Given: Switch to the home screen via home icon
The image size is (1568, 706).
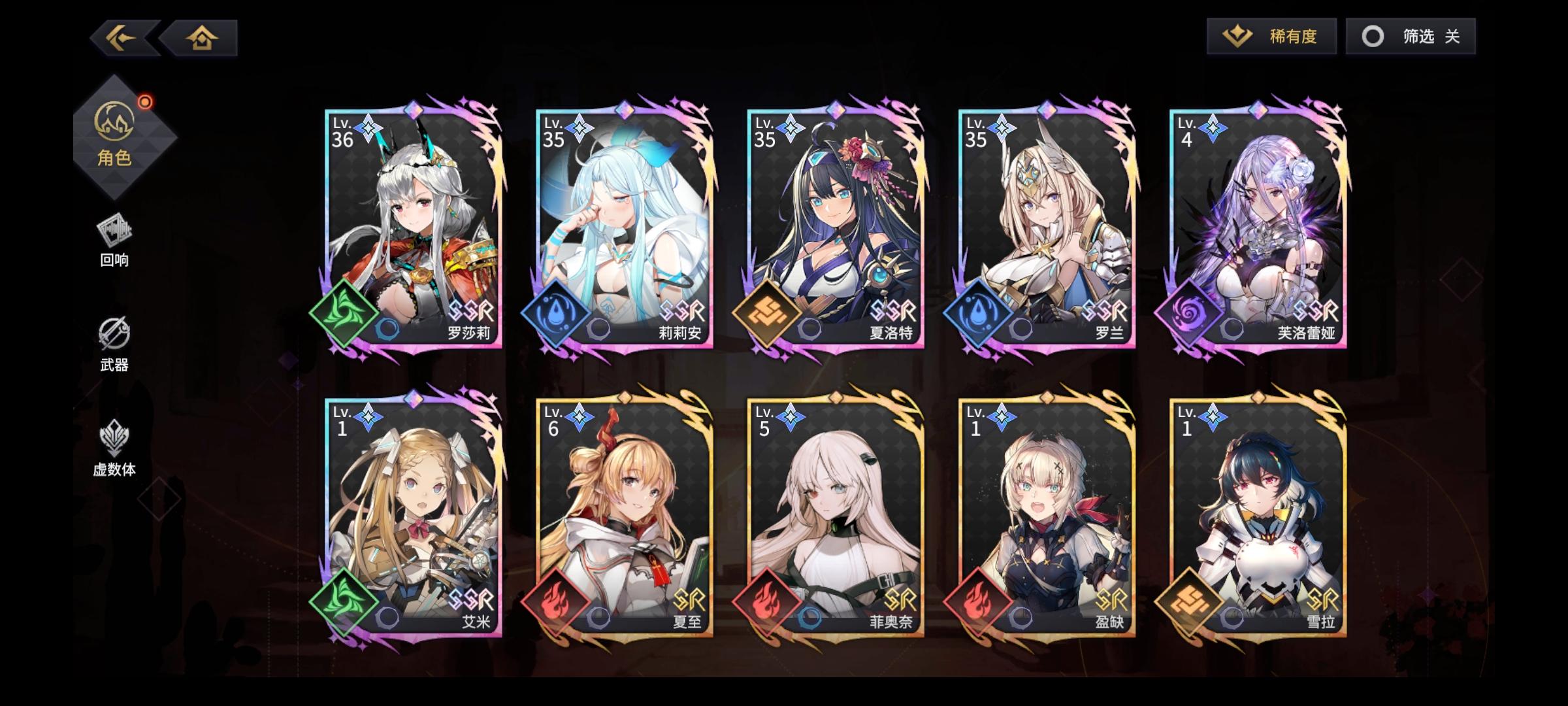Looking at the screenshot, I should pos(203,37).
